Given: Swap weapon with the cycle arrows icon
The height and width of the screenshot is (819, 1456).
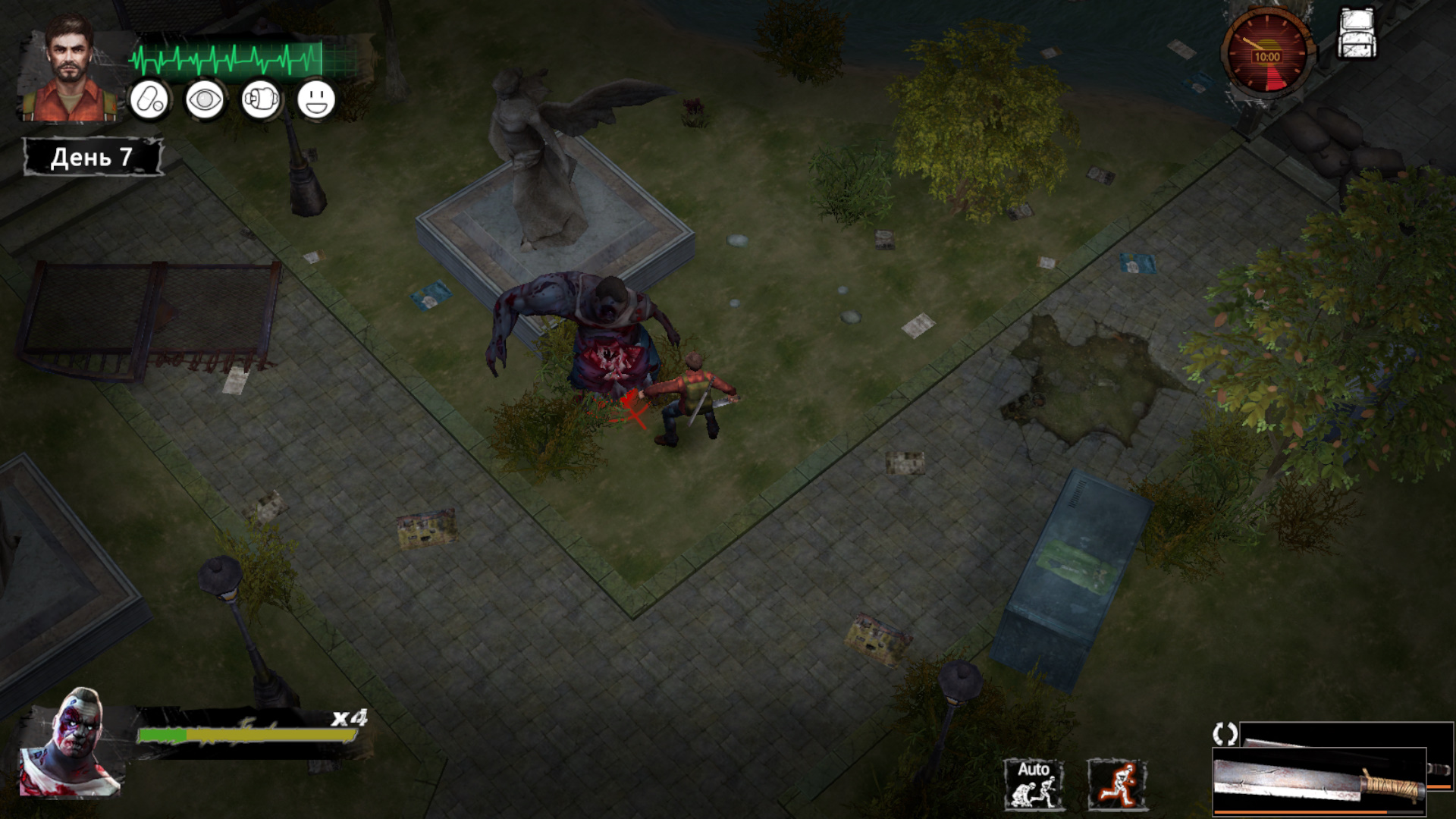Looking at the screenshot, I should 1225,733.
